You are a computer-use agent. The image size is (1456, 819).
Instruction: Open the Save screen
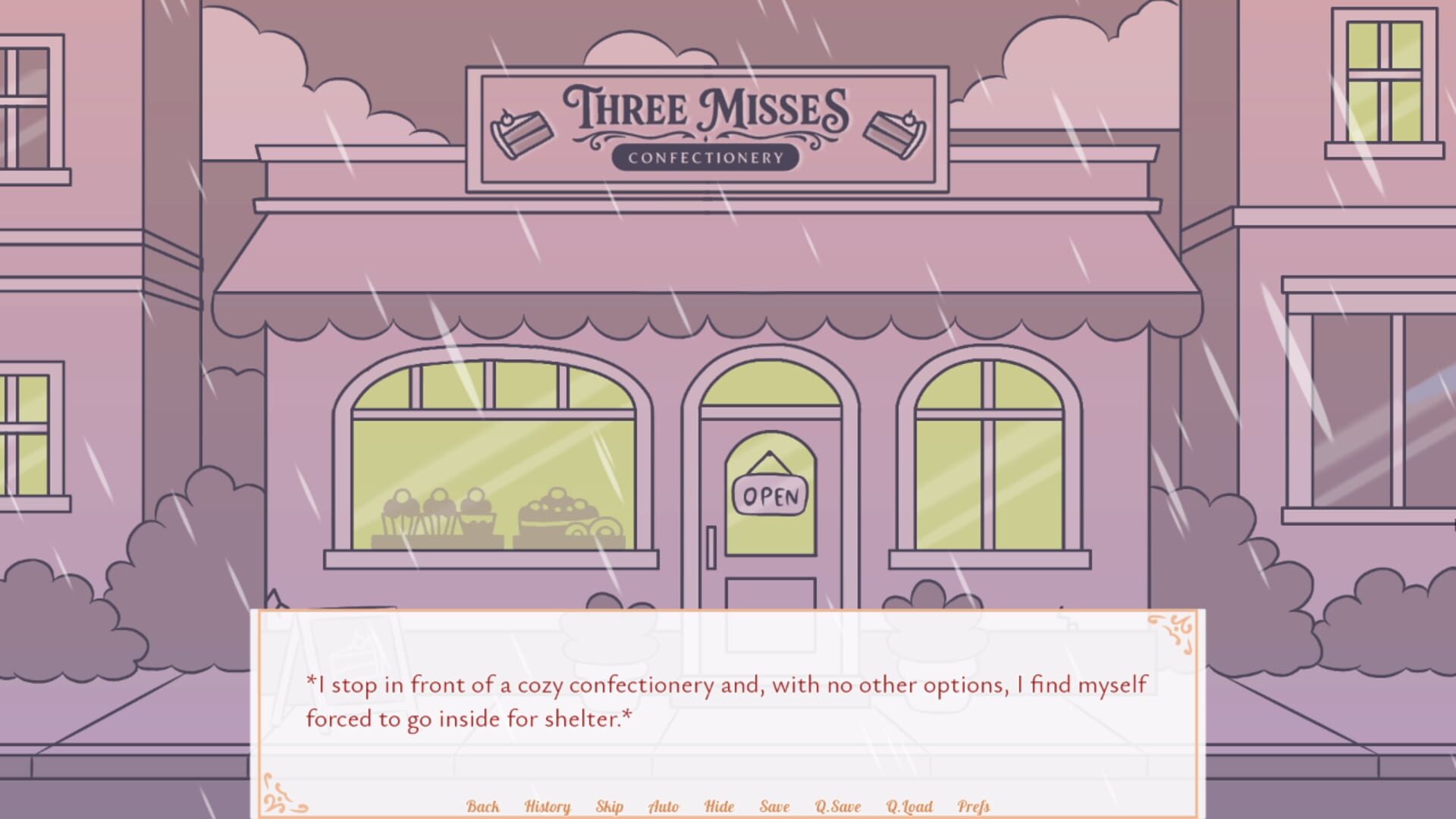[773, 807]
